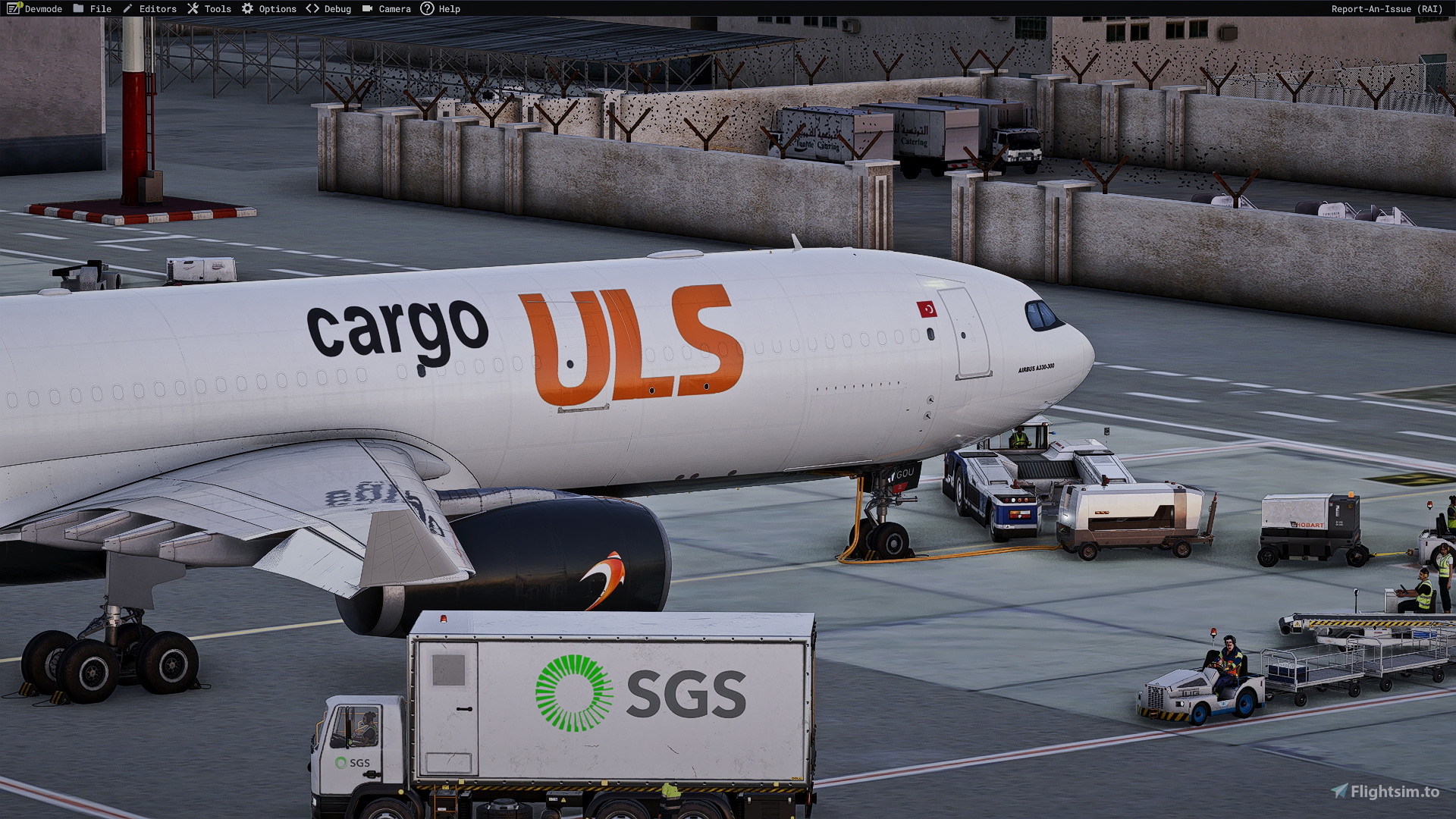Click the question-mark Help icon
Image resolution: width=1456 pixels, height=819 pixels.
428,8
